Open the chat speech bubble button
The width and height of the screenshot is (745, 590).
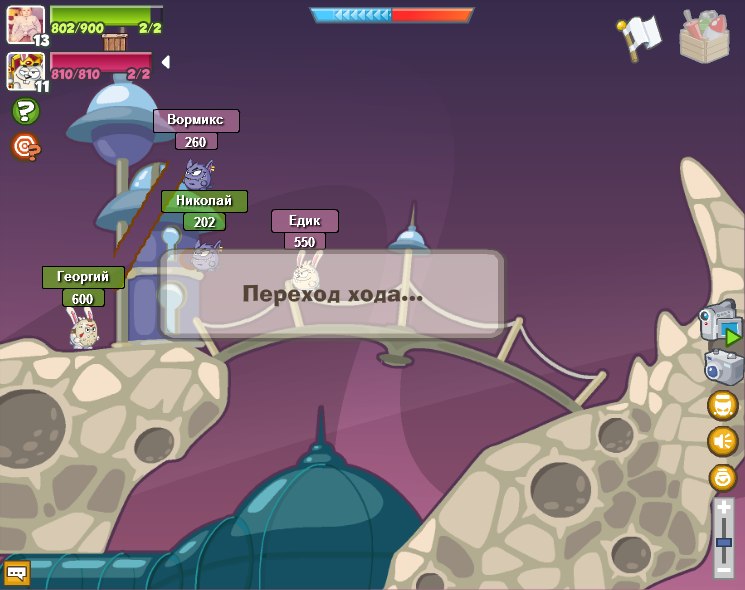(x=16, y=573)
